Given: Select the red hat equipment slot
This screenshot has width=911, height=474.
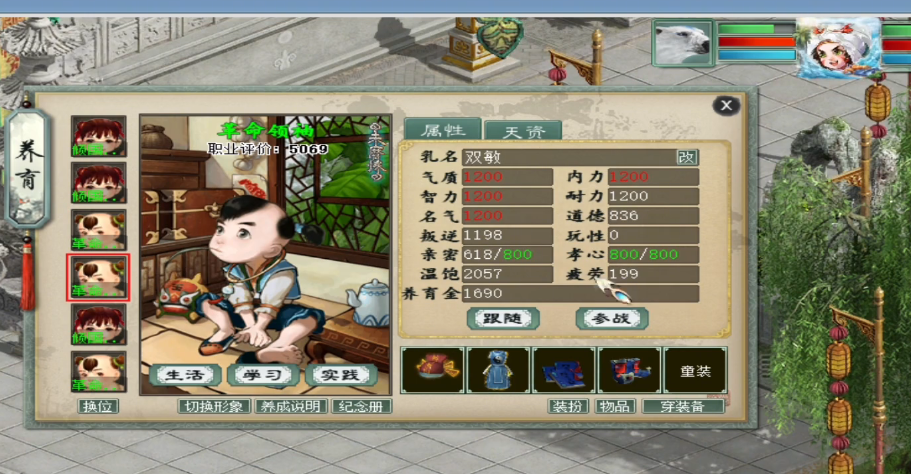Looking at the screenshot, I should coord(432,370).
